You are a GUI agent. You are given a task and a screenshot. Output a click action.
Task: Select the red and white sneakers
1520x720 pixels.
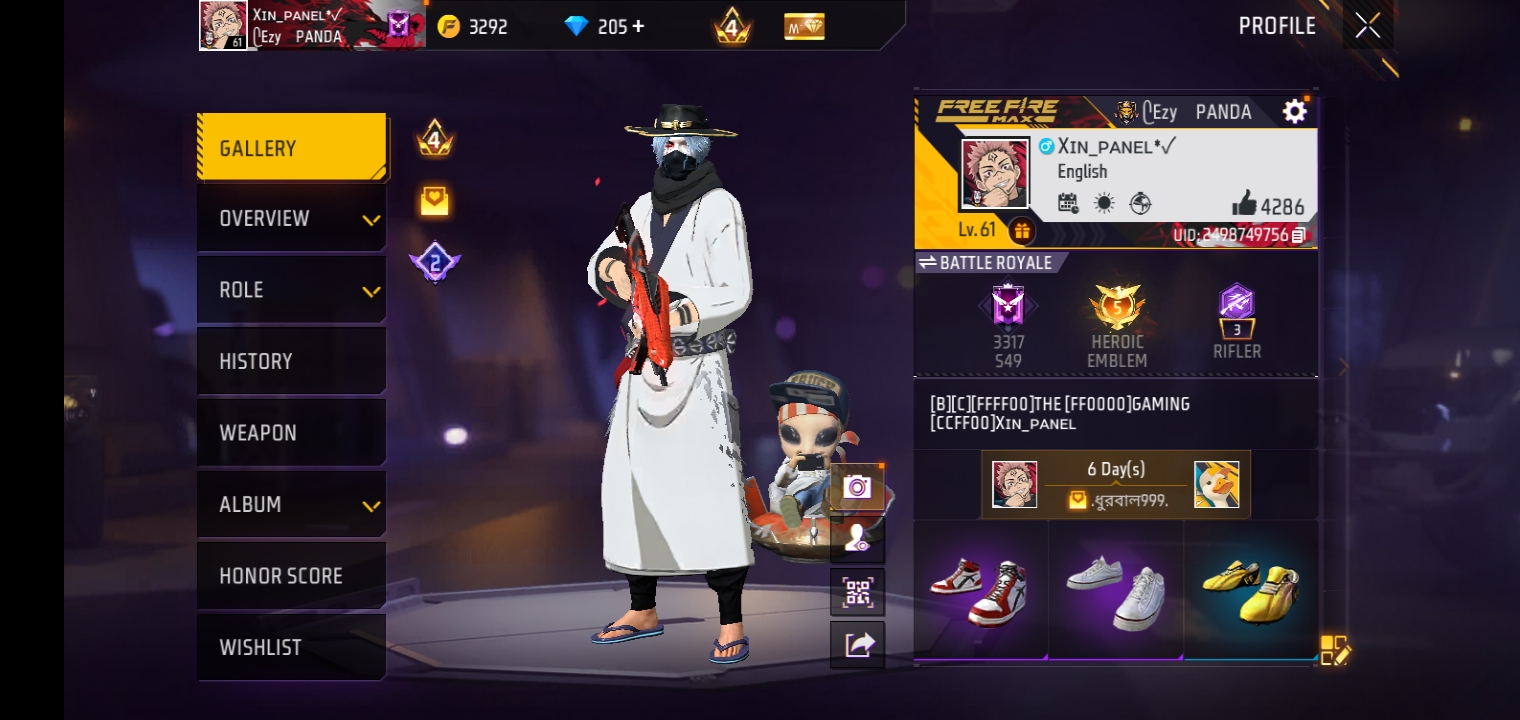[x=980, y=590]
